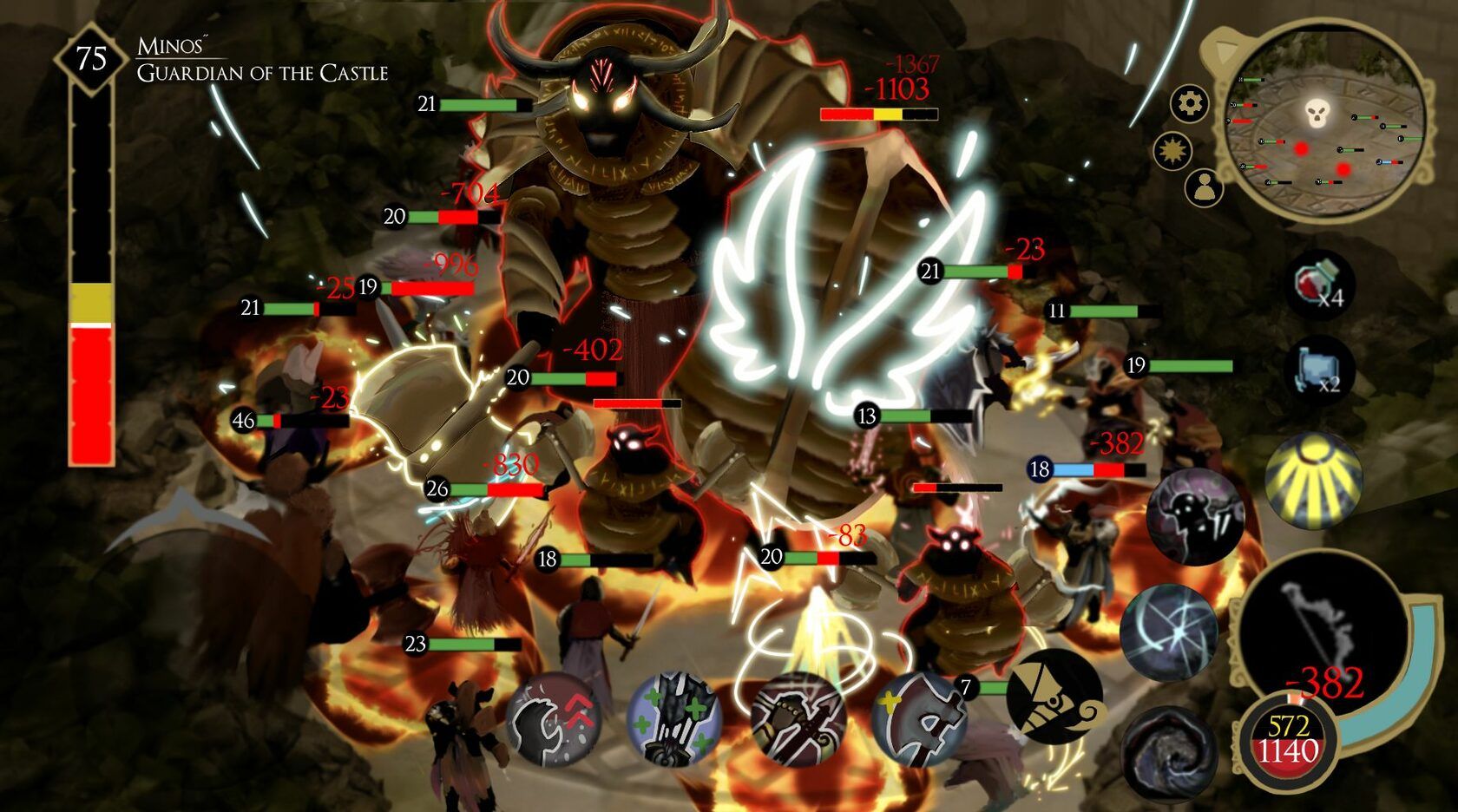Open the gear settings button

coord(1189,104)
